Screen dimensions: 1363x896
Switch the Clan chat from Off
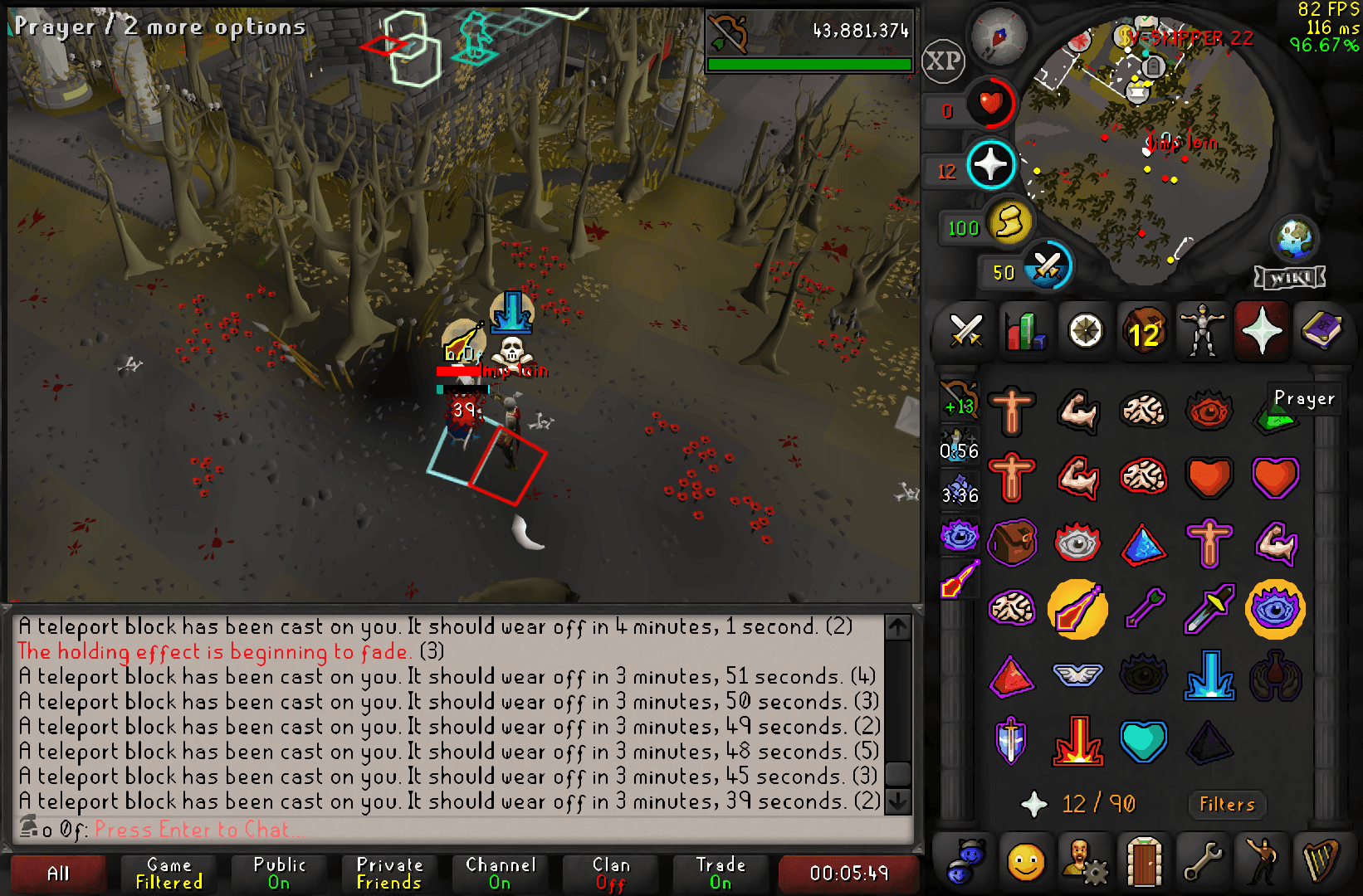(x=611, y=873)
